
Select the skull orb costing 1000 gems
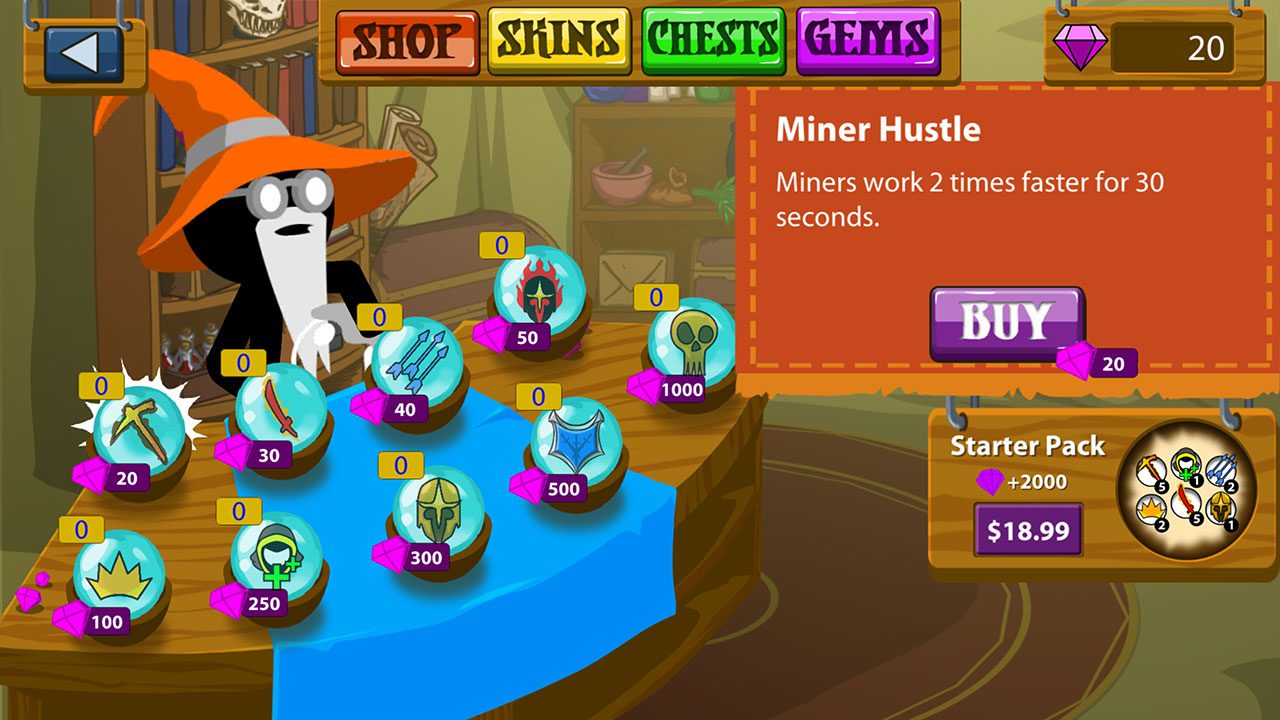pos(692,342)
